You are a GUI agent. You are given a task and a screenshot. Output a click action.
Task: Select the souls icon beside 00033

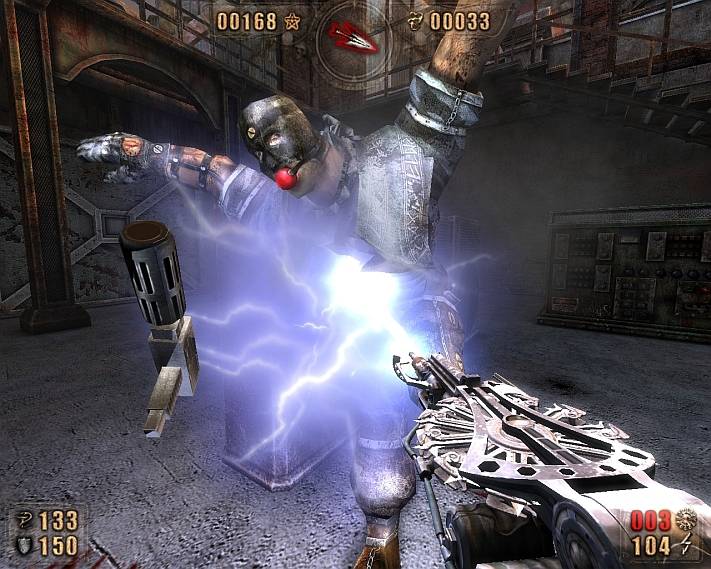(418, 21)
